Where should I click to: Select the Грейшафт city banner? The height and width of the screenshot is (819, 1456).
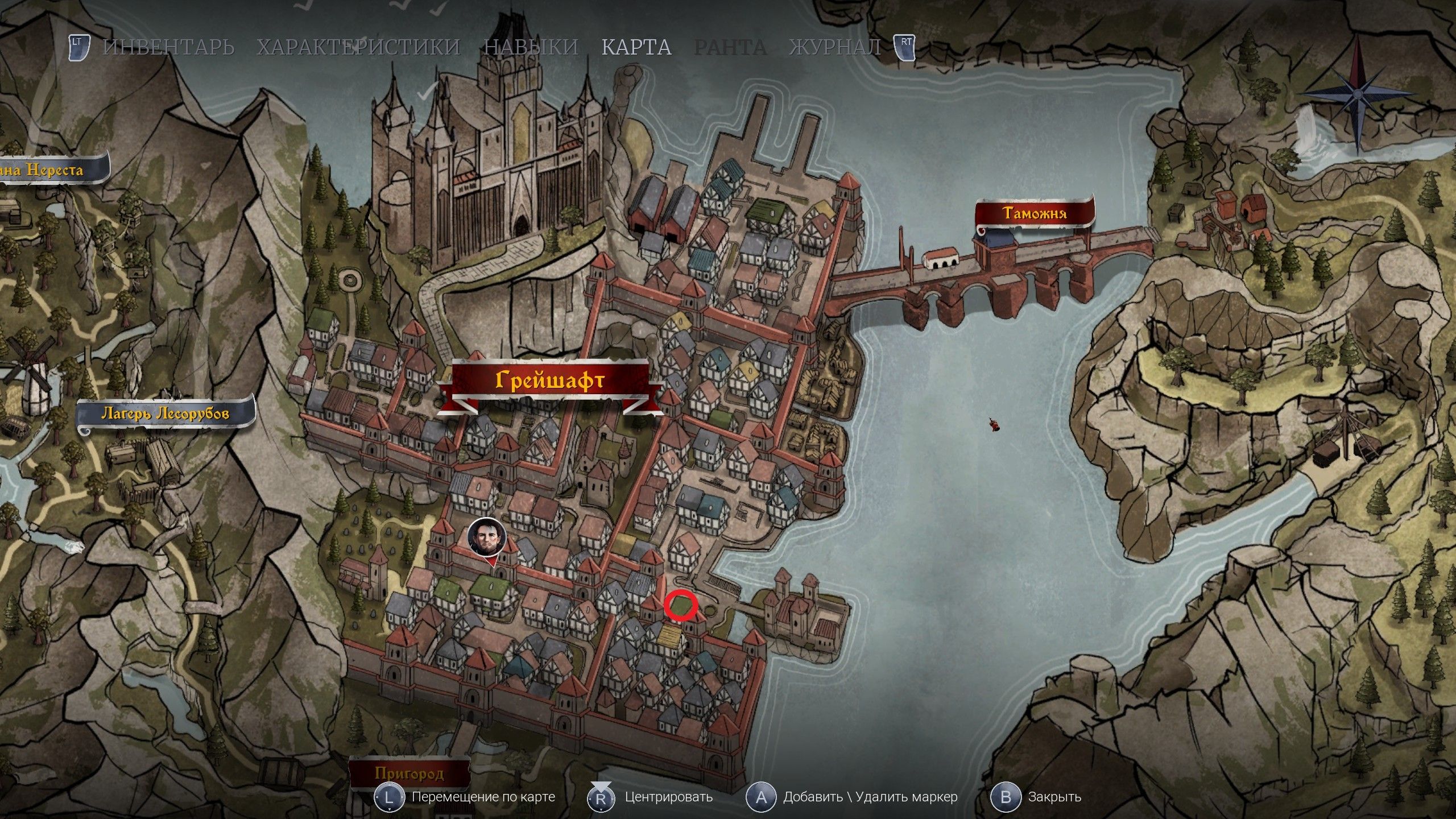tap(549, 380)
